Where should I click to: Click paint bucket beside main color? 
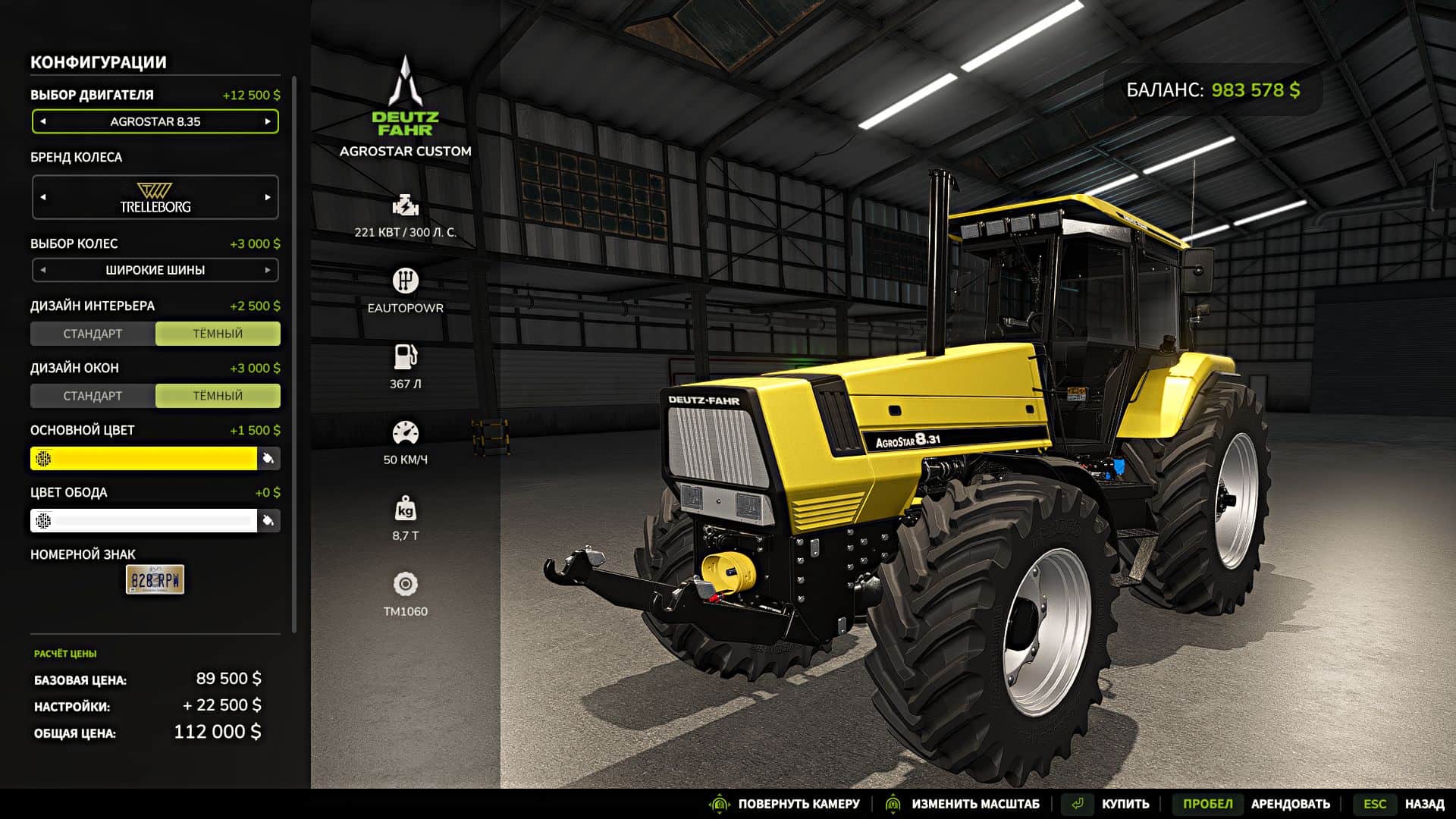pos(268,458)
